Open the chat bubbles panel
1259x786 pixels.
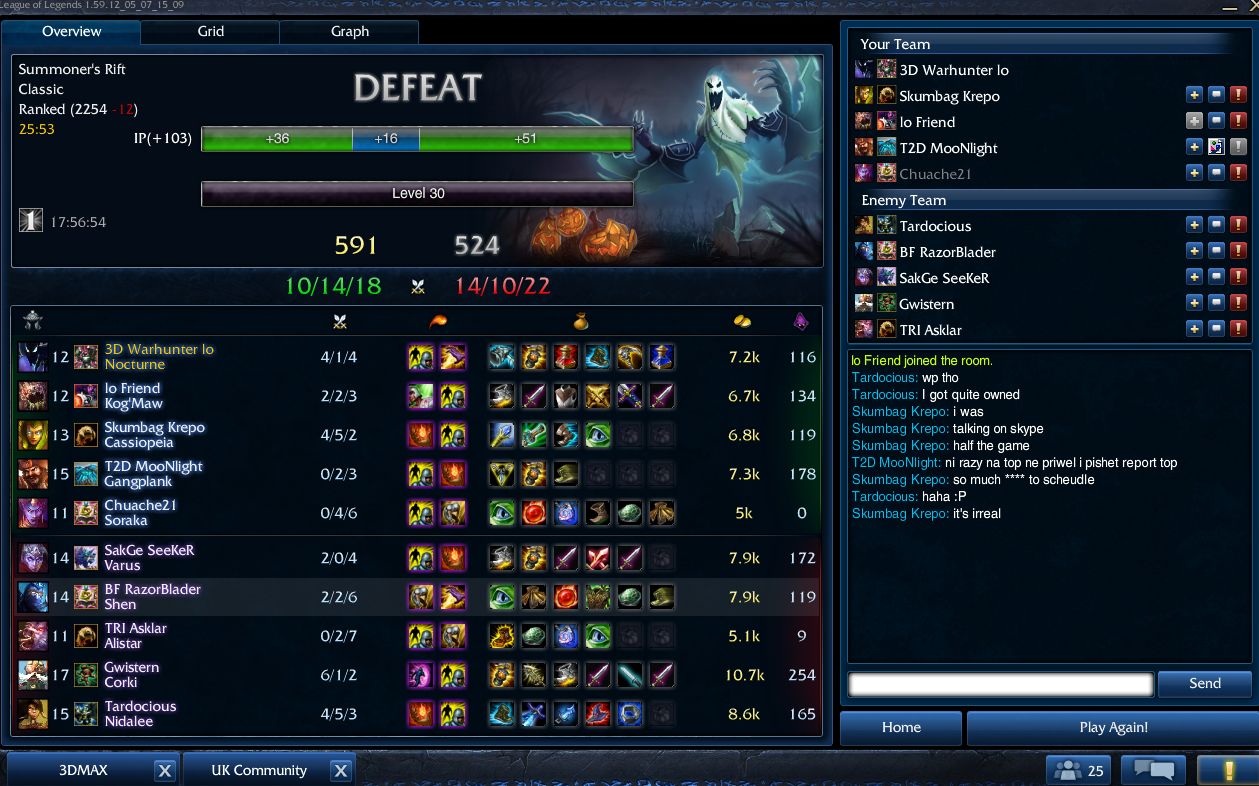tap(1153, 771)
